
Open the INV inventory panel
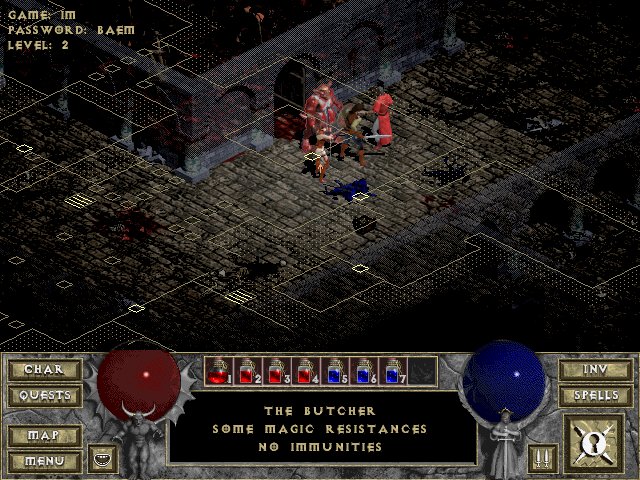pyautogui.click(x=594, y=370)
